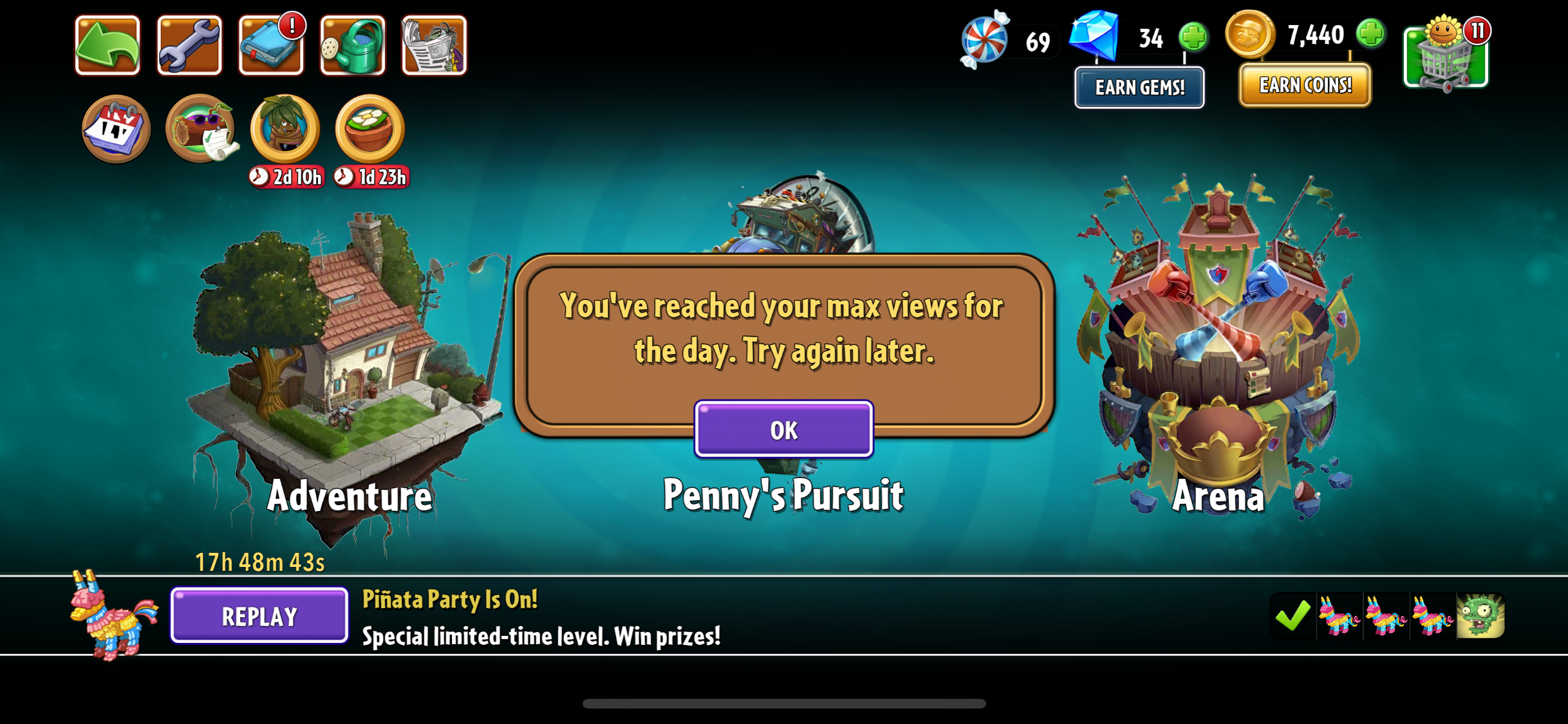
Task: Add gems with the green plus
Action: coord(1193,36)
